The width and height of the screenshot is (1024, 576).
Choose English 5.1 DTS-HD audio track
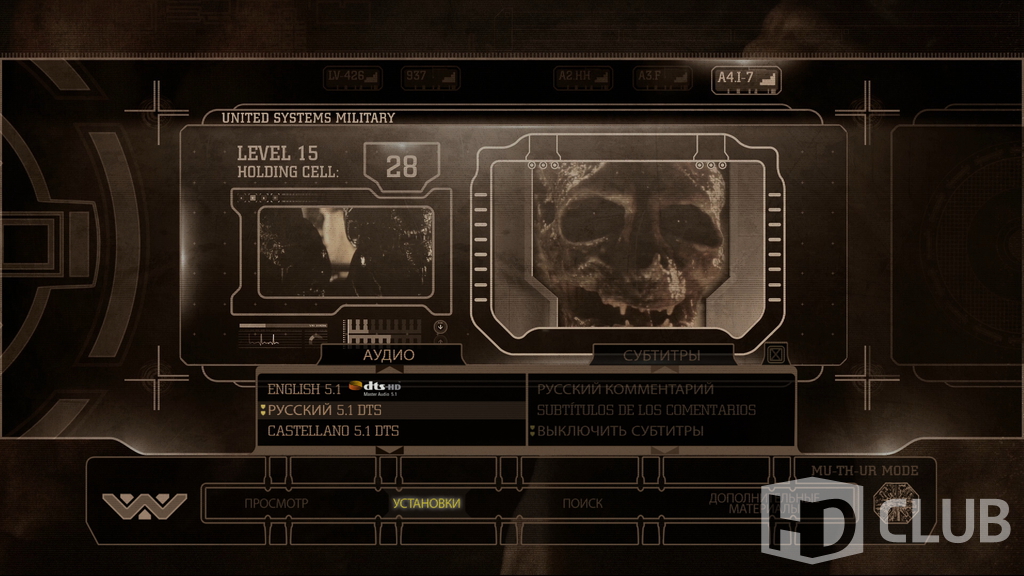[x=338, y=388]
